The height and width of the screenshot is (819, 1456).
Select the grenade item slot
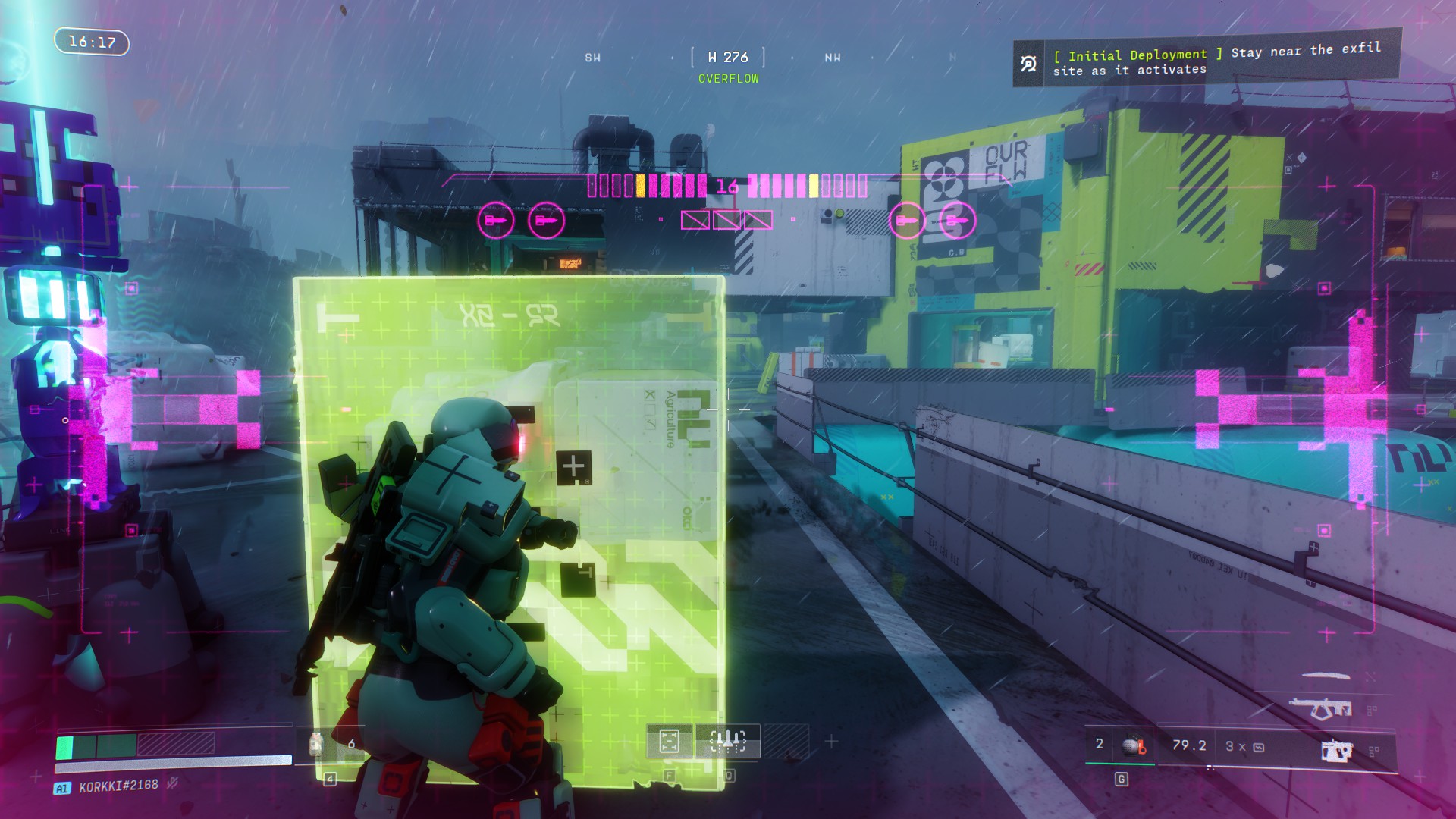click(1134, 745)
